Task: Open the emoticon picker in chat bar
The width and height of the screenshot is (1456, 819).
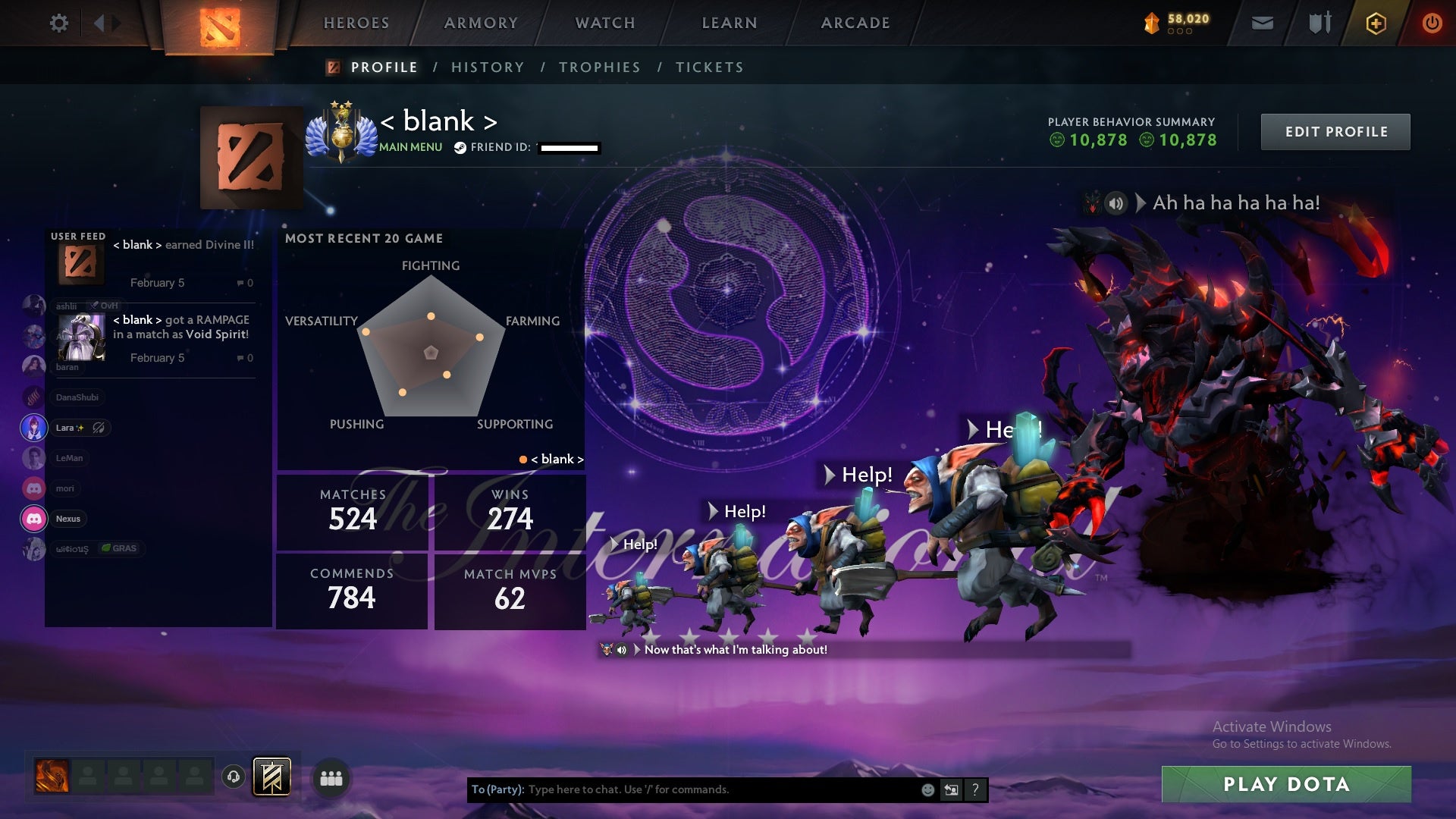Action: pyautogui.click(x=927, y=789)
